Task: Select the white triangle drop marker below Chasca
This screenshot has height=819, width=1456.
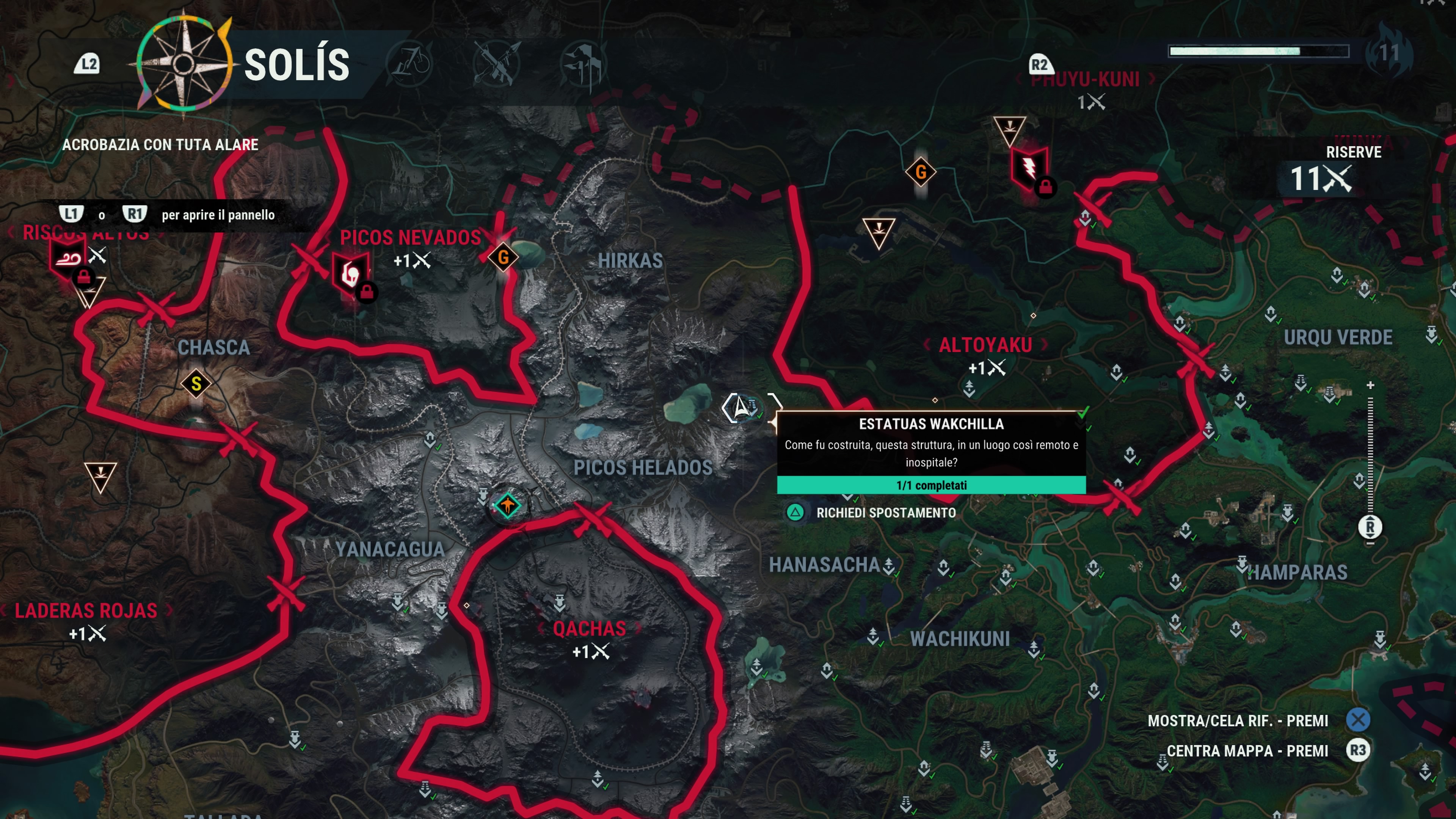Action: tap(100, 477)
